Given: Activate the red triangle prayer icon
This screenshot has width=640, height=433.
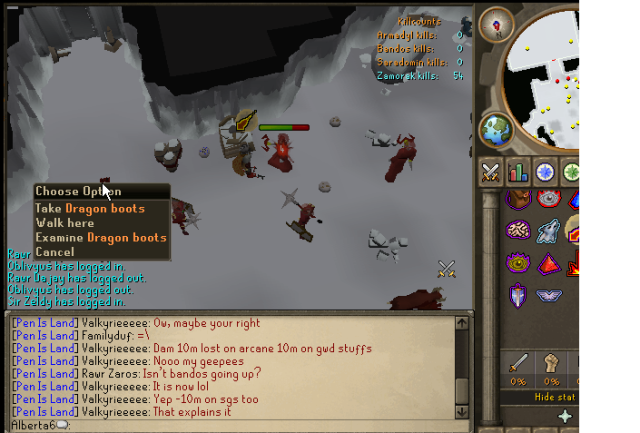Looking at the screenshot, I should point(549,264).
